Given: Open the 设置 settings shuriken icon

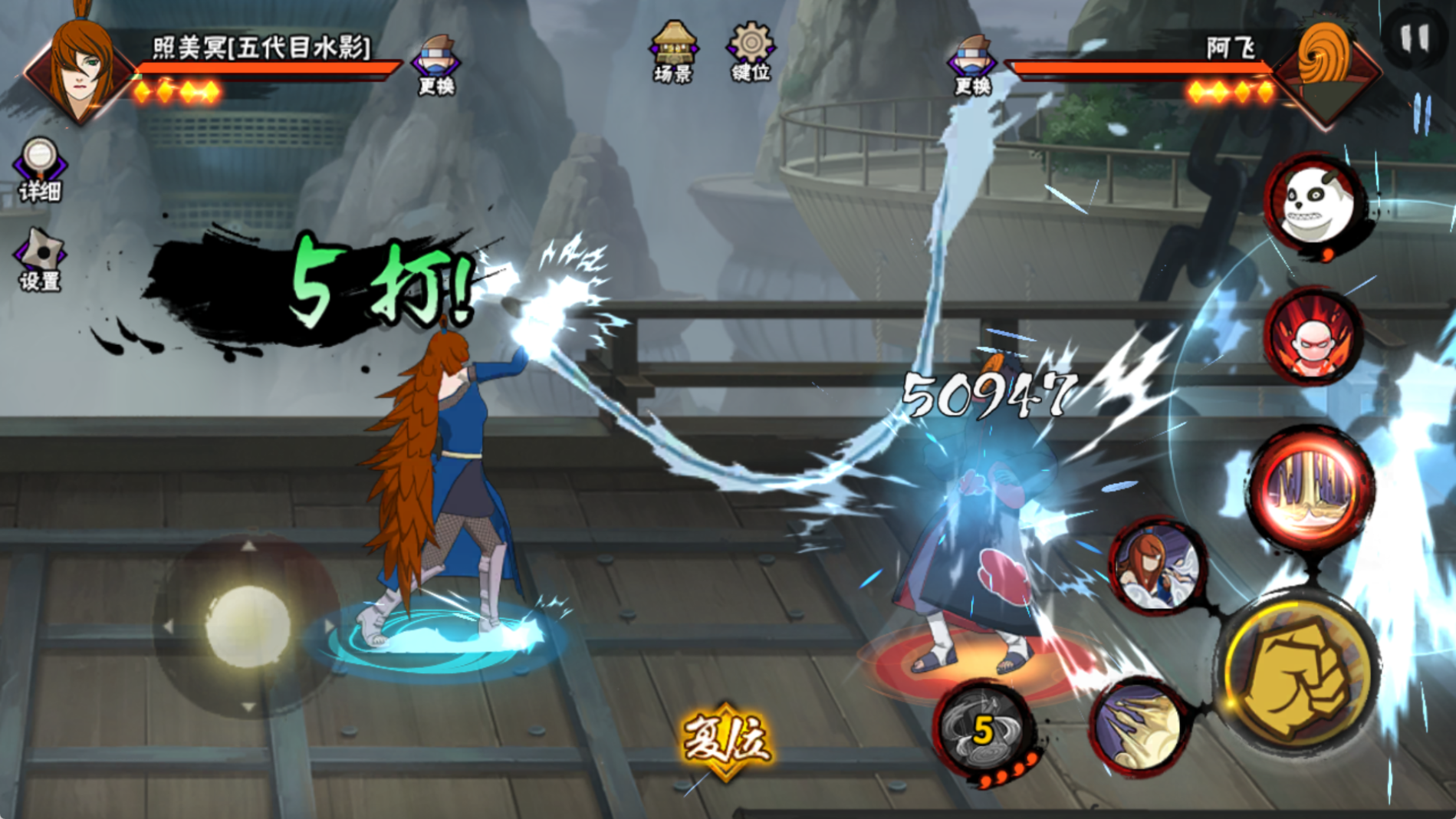Looking at the screenshot, I should click(x=40, y=259).
